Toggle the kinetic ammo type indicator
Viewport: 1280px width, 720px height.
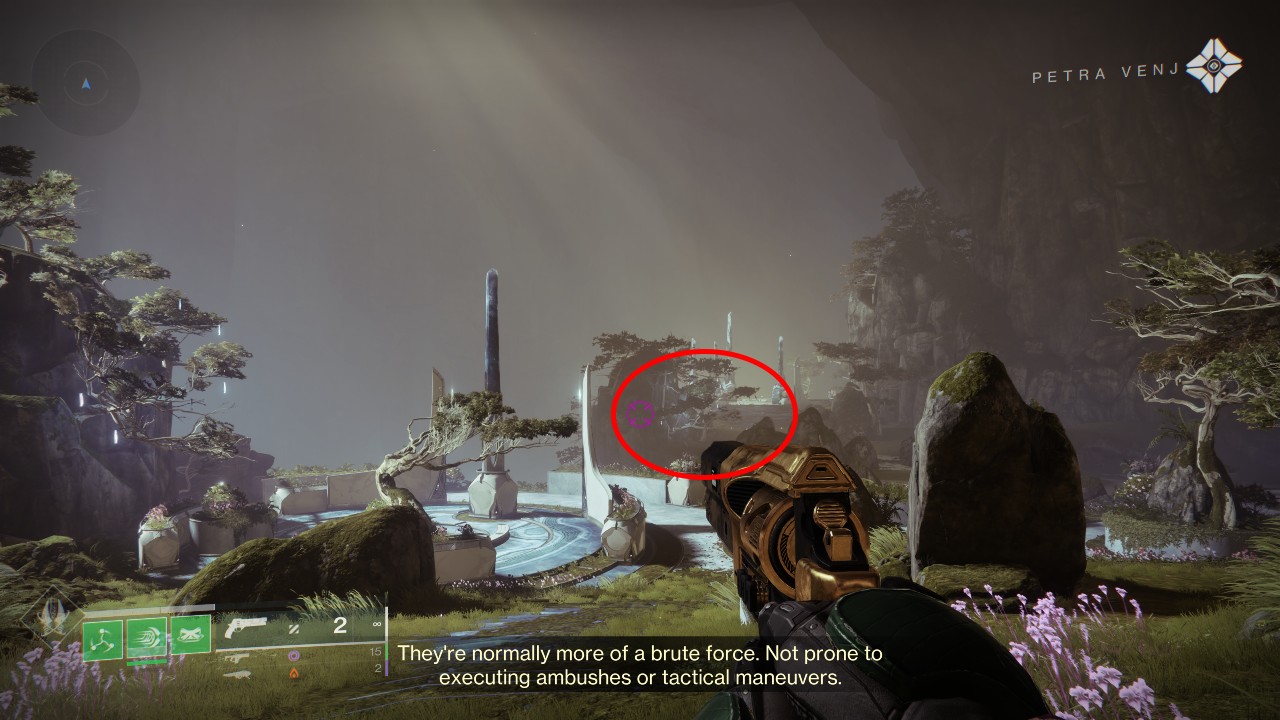(294, 630)
